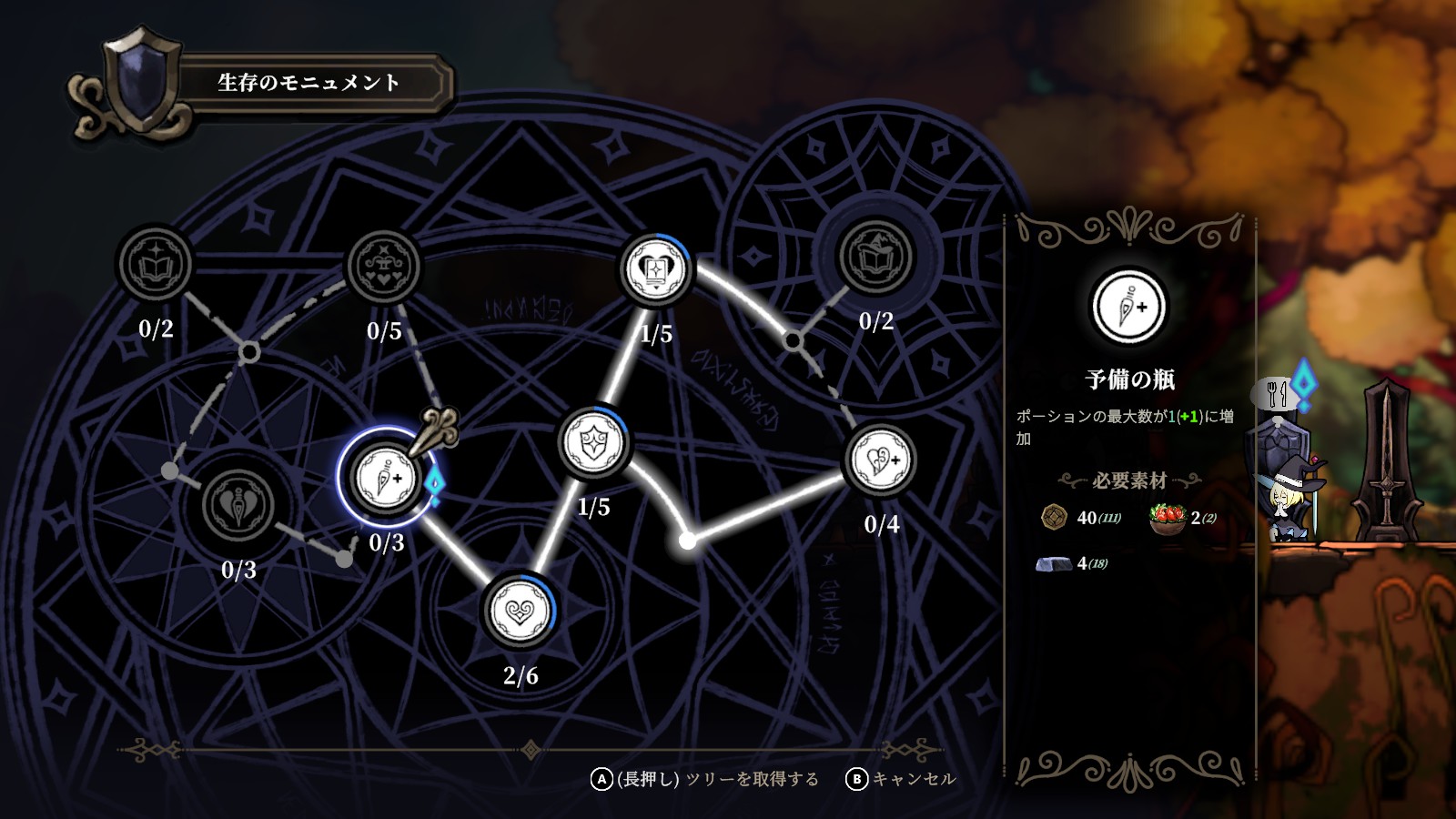Choose the locked open book node
Image resolution: width=1456 pixels, height=819 pixels.
156,265
